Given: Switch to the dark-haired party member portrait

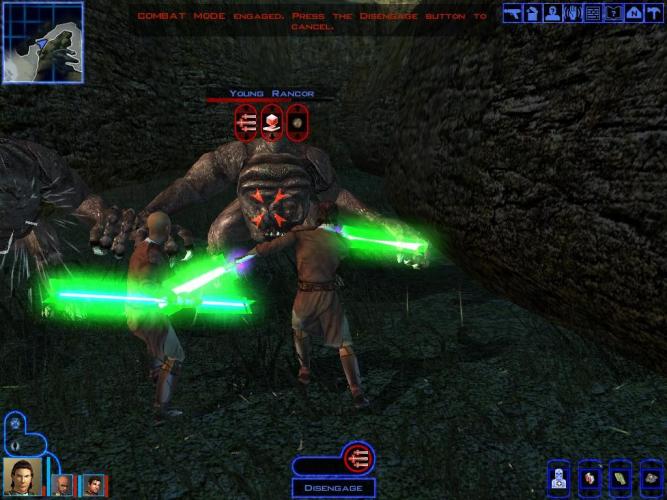Looking at the screenshot, I should [91, 484].
